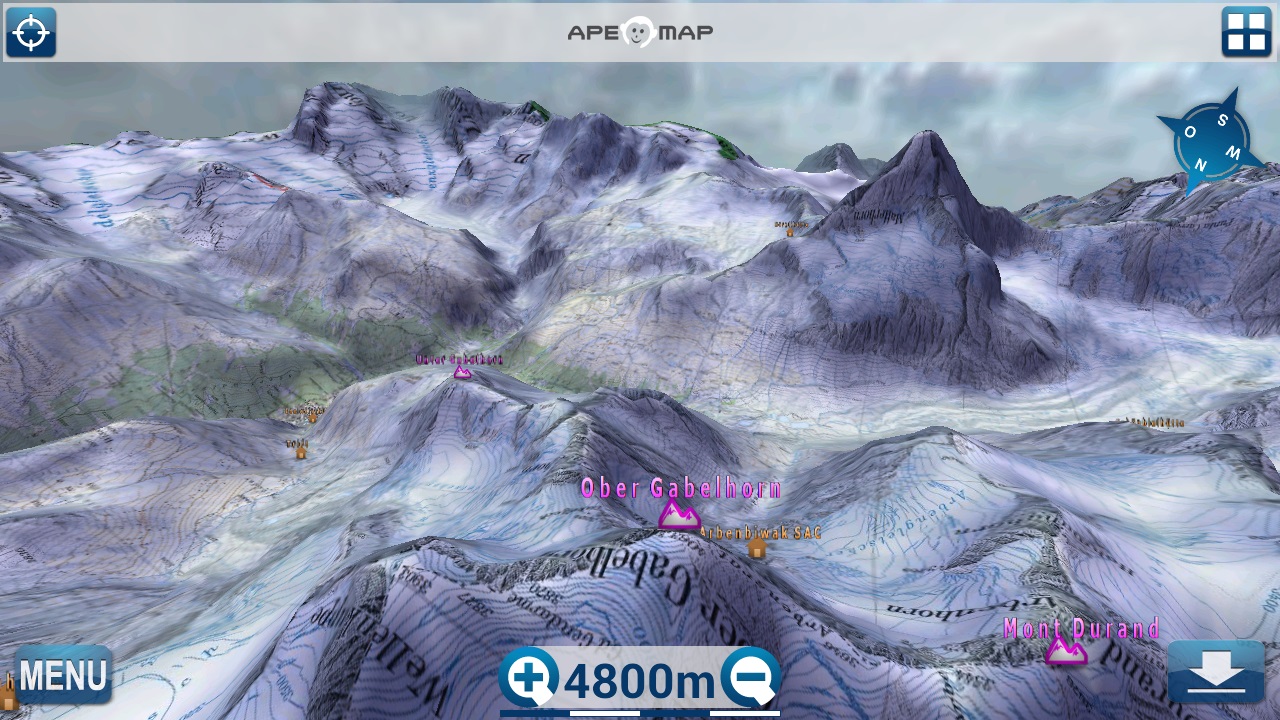Select the Mont Durand peak marker
Screen dimensions: 1280x720
click(1066, 652)
